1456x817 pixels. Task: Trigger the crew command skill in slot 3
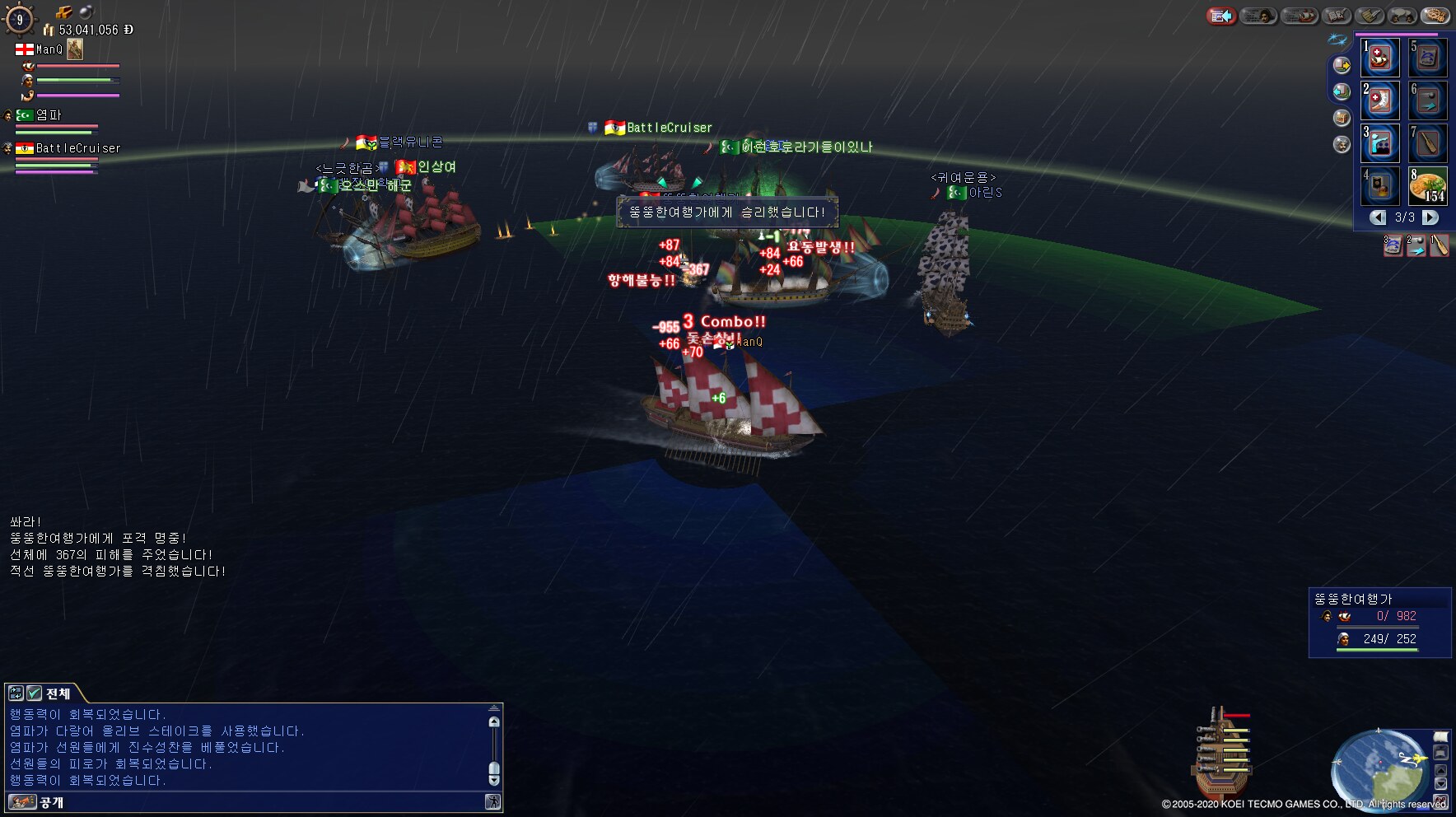tap(1380, 143)
